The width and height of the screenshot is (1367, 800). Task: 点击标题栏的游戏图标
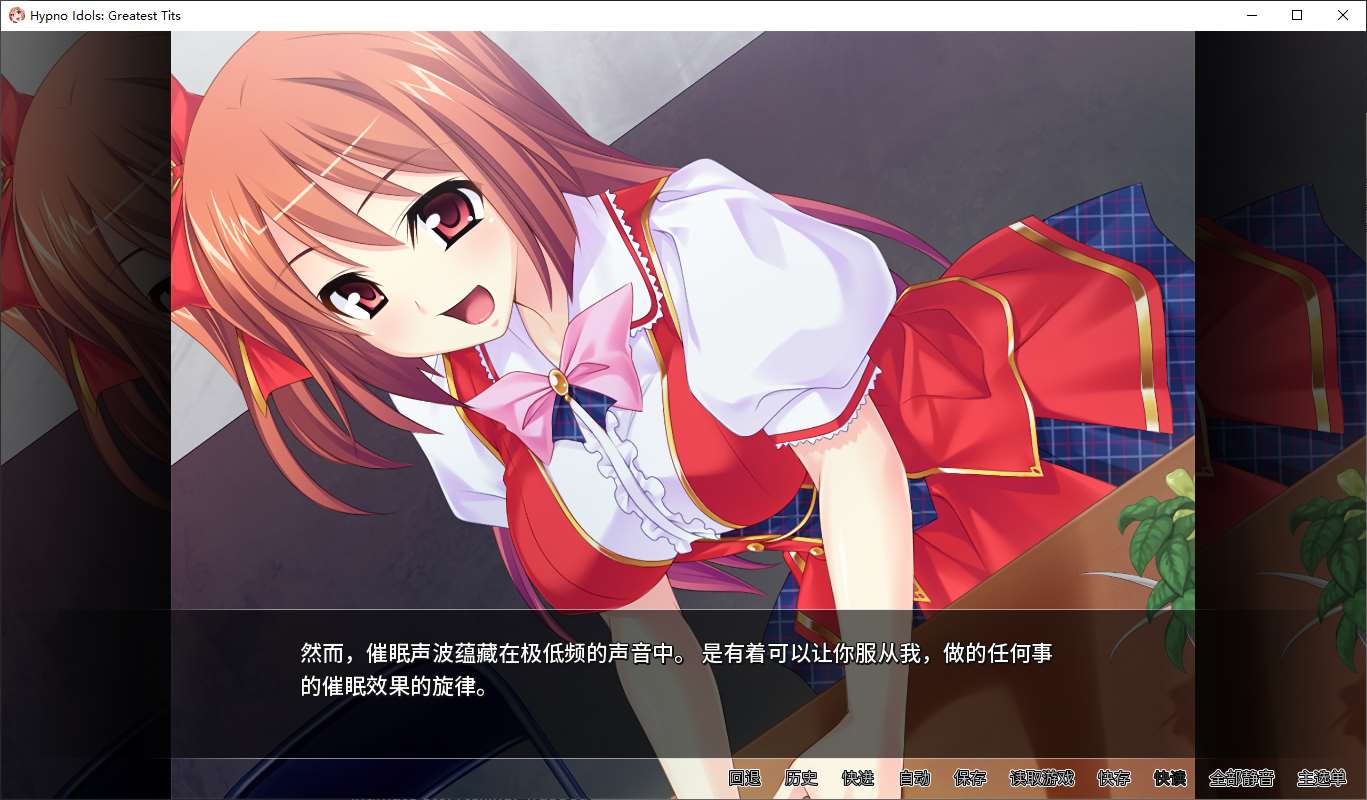pyautogui.click(x=14, y=15)
